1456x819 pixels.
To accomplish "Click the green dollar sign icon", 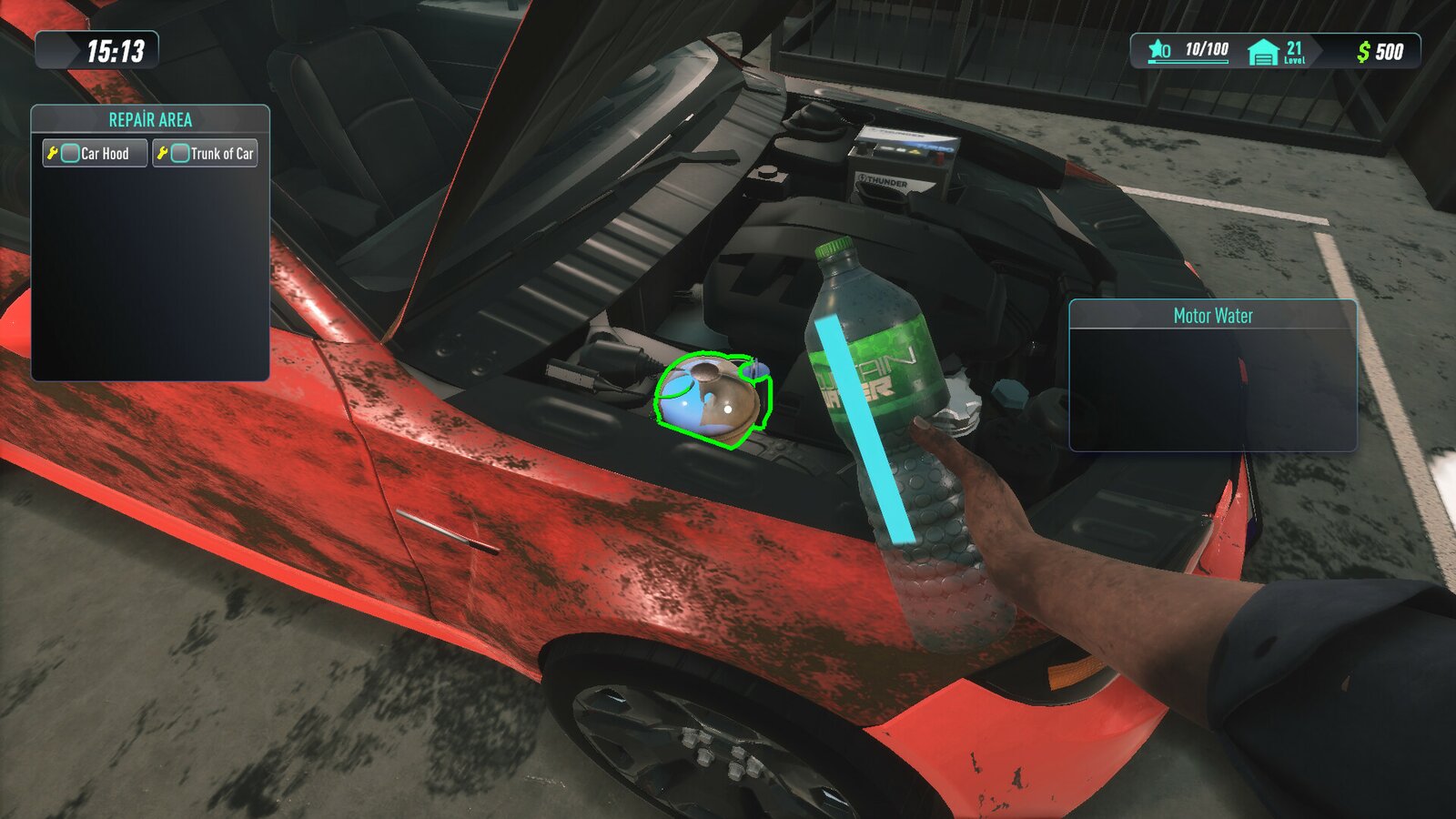I will 1364,49.
